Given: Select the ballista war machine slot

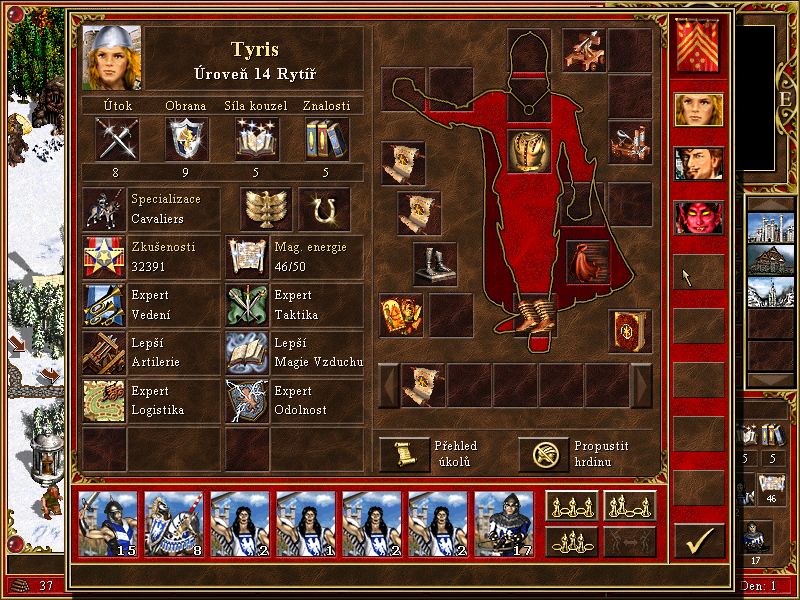Looking at the screenshot, I should tap(583, 48).
